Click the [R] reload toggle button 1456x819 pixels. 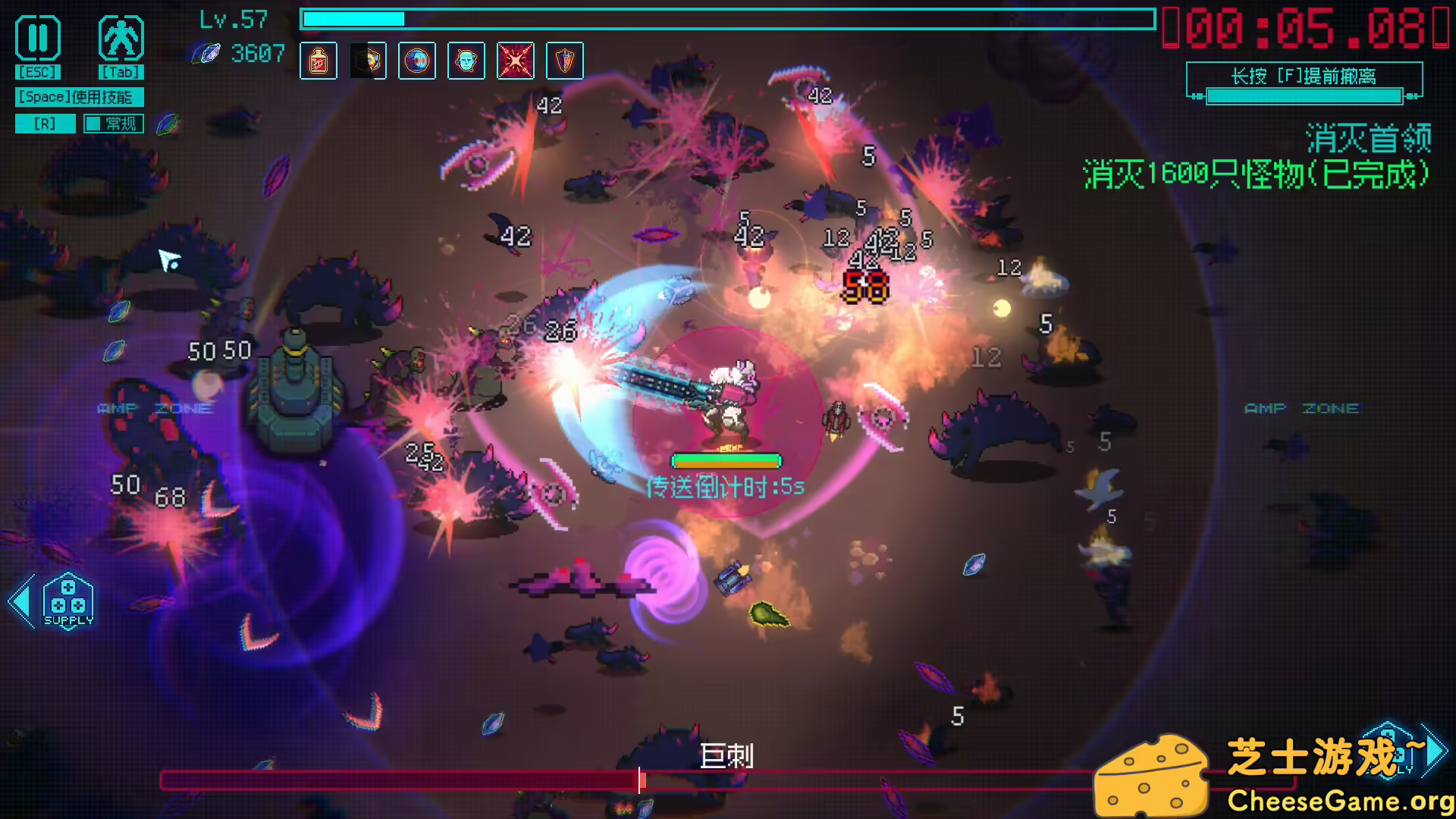45,123
